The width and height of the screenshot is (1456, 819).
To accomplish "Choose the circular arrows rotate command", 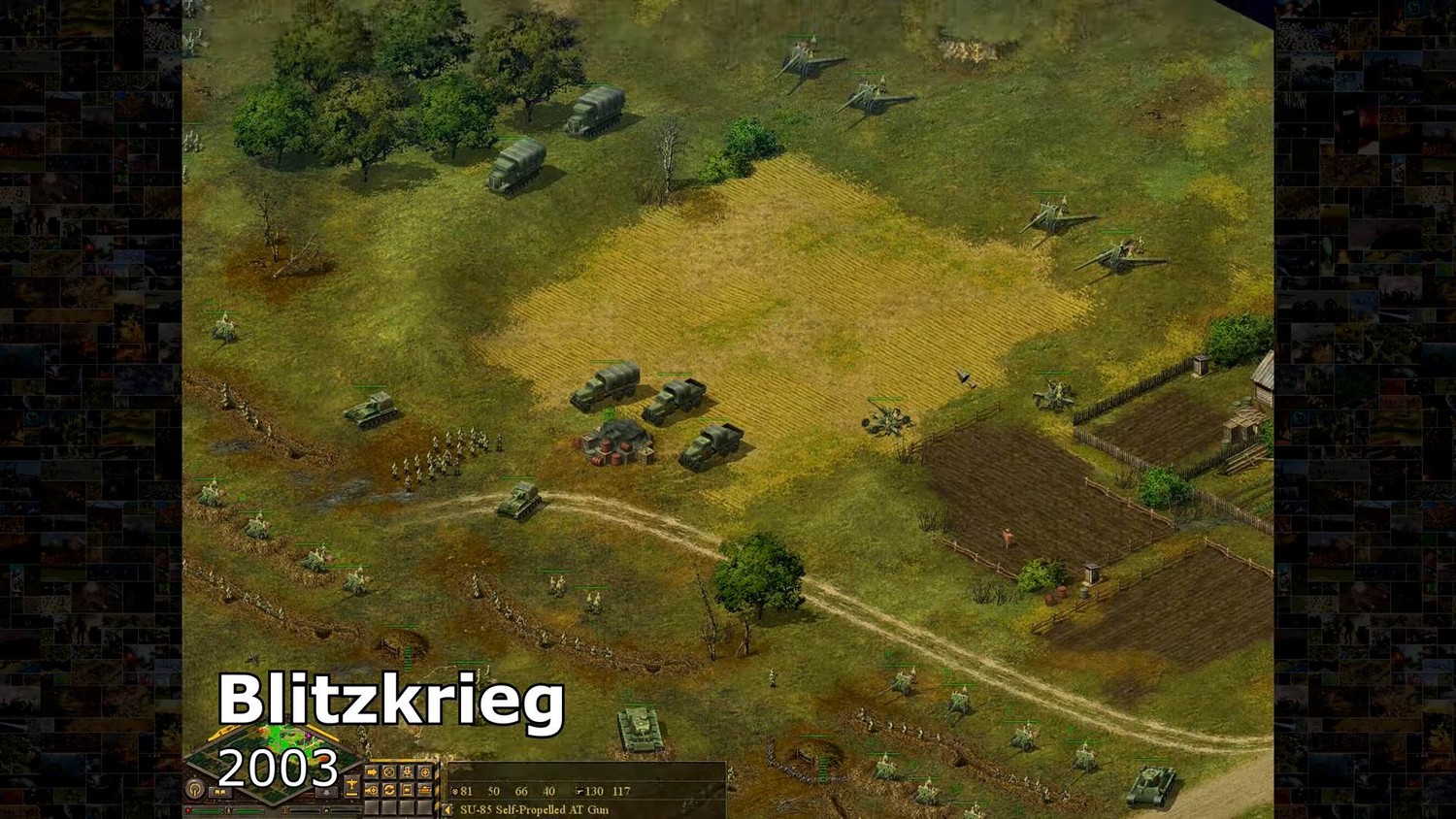I will point(388,790).
